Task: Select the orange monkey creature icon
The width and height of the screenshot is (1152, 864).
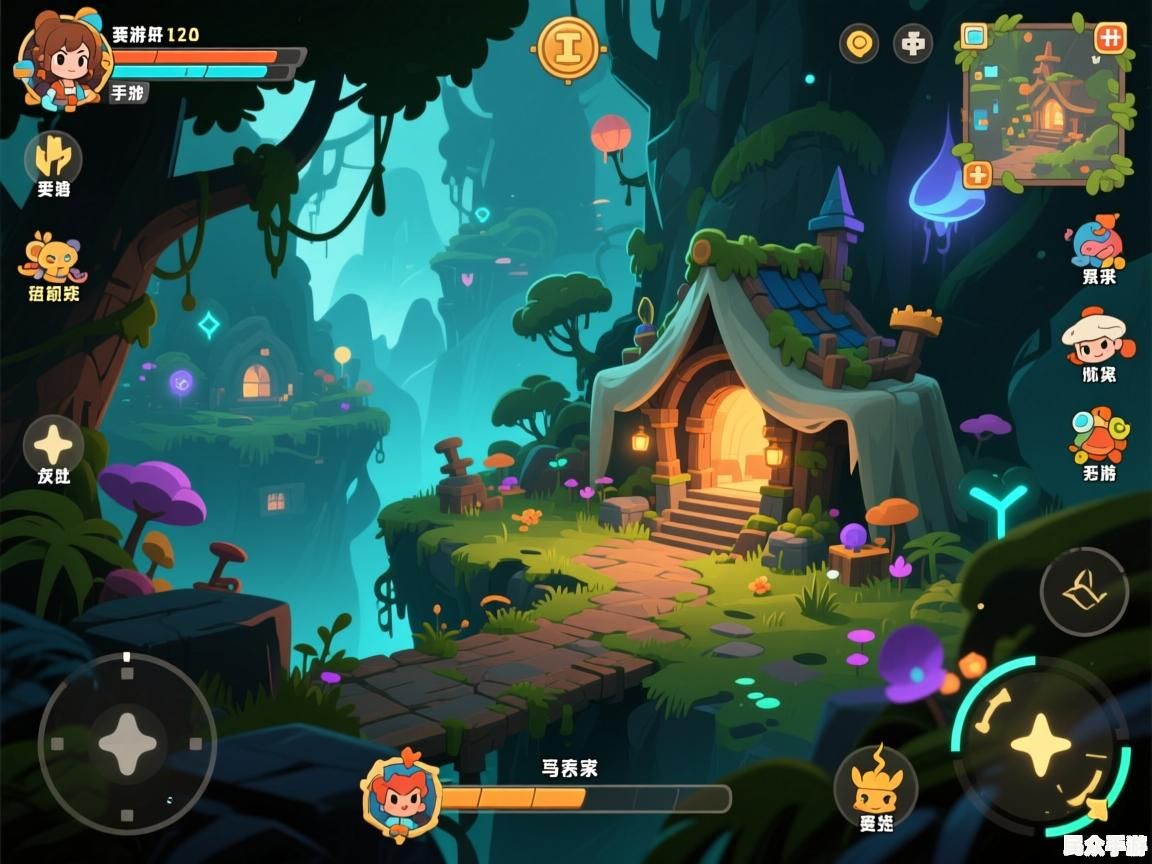Action: tap(53, 258)
